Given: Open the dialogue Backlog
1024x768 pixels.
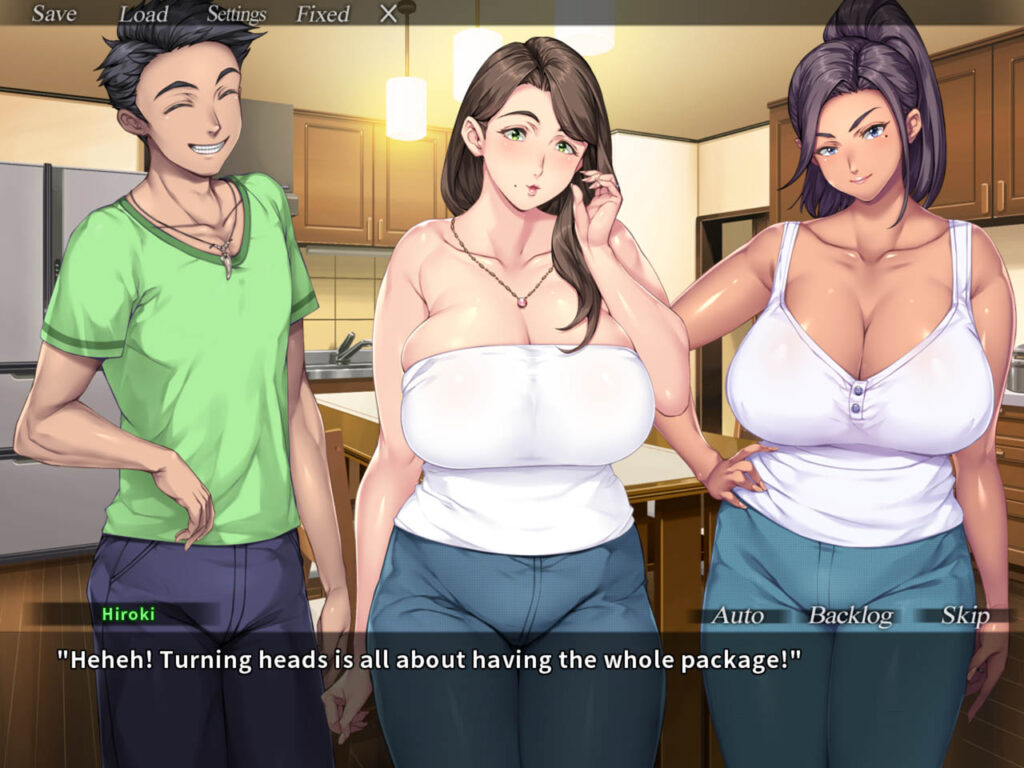Looking at the screenshot, I should [850, 615].
